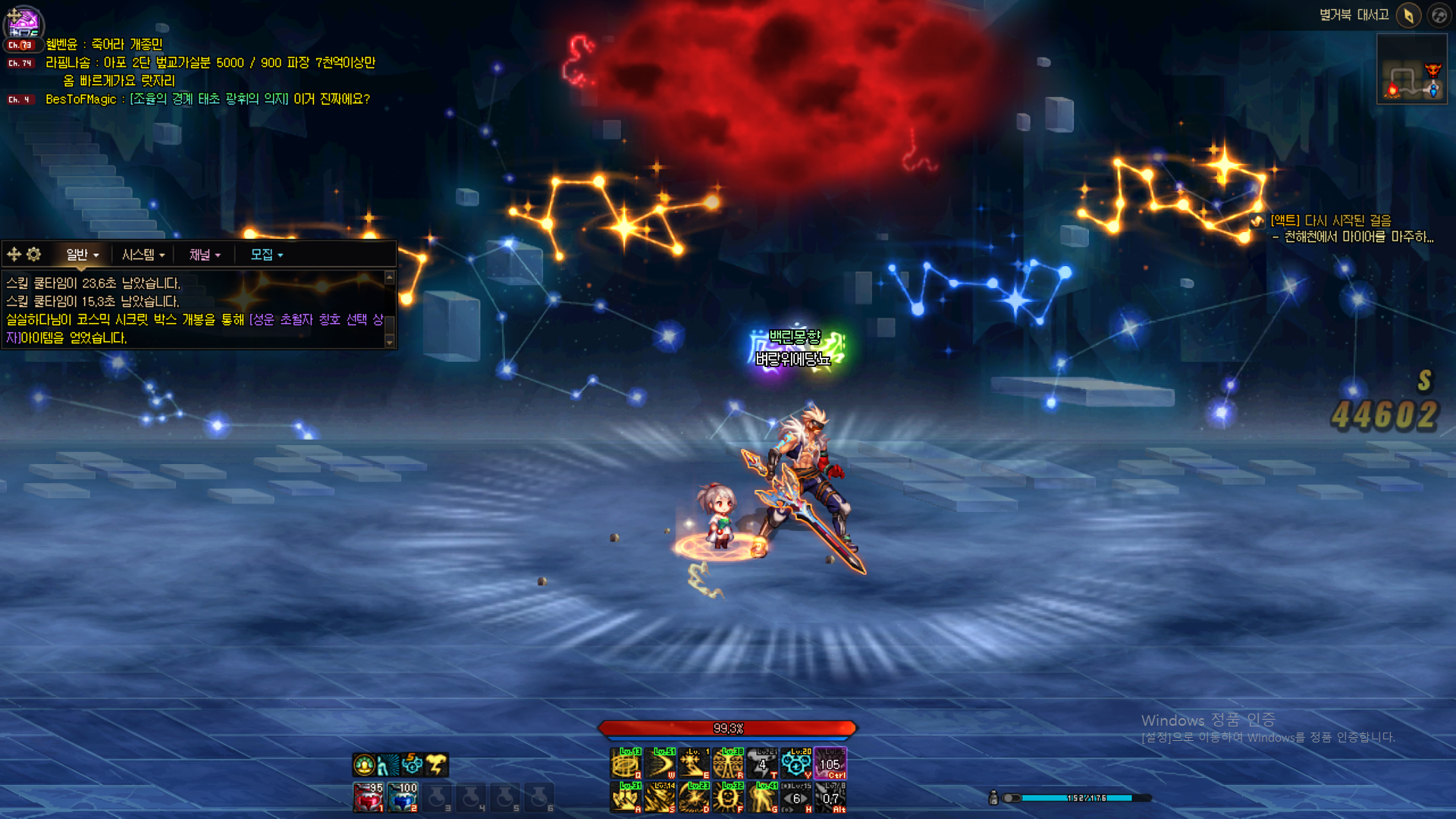Click the round grey swirl button
Image resolution: width=1456 pixels, height=819 pixels.
1439,15
